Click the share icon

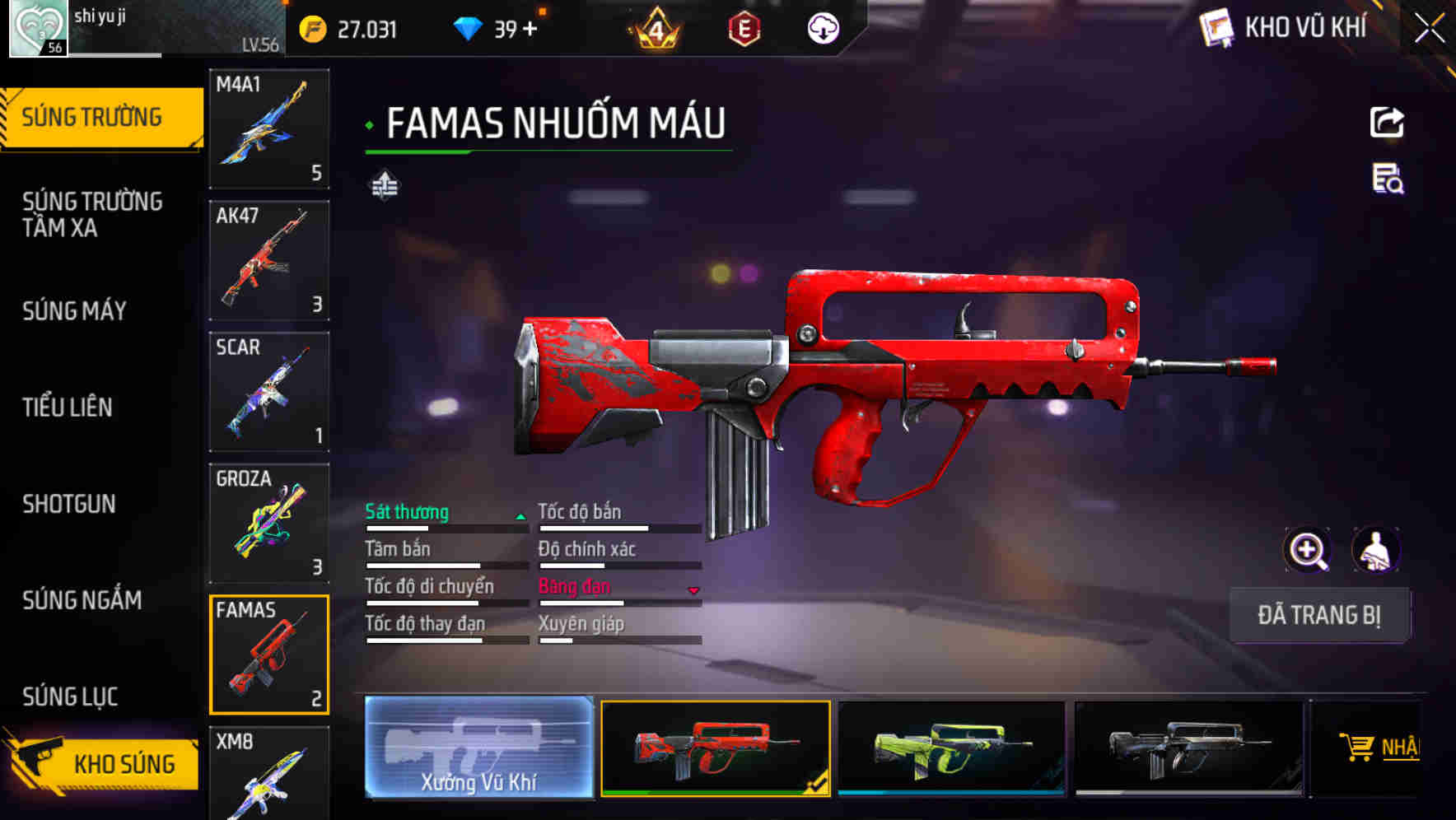(1387, 123)
